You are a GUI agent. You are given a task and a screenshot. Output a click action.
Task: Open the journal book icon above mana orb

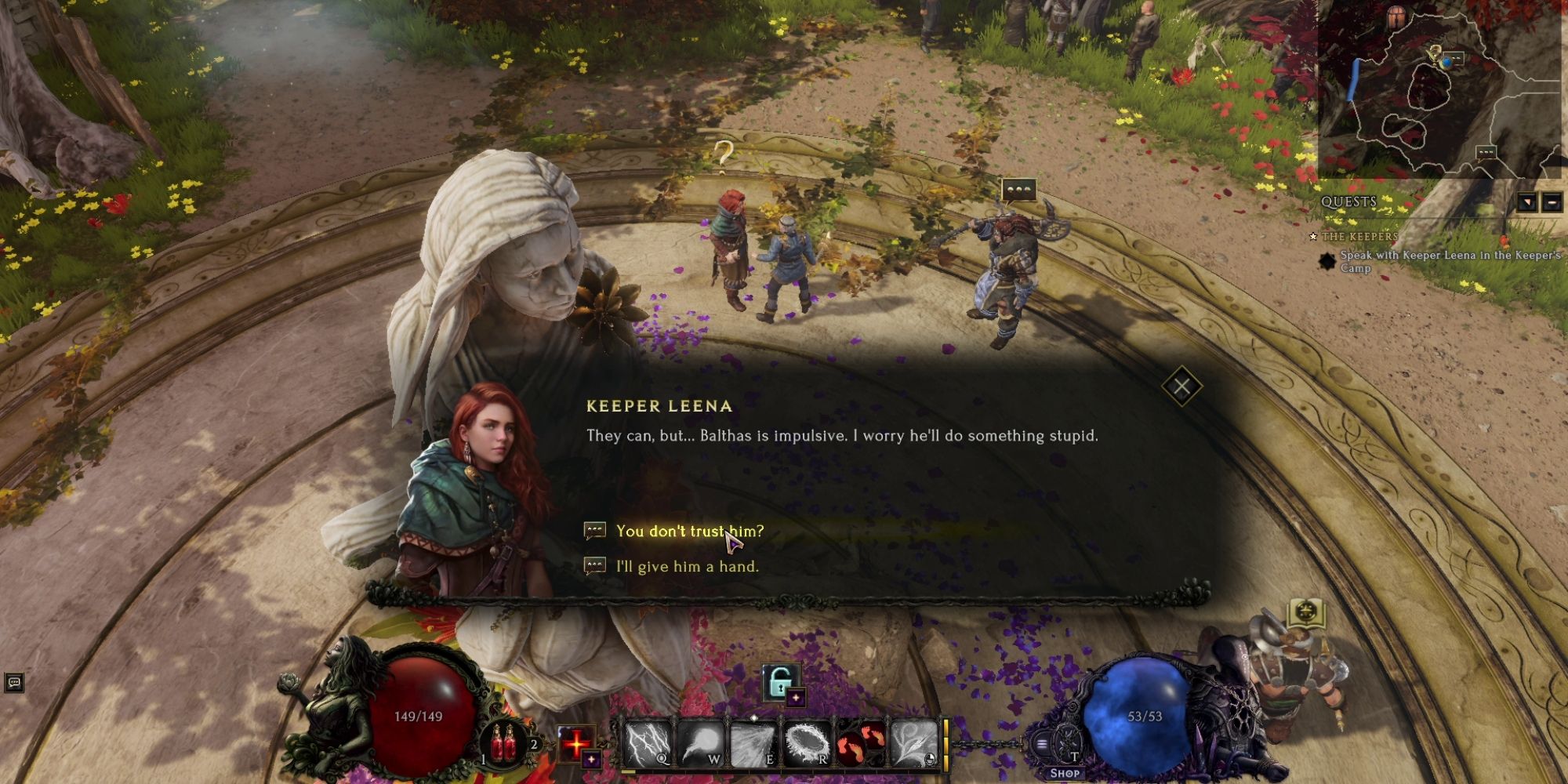(1305, 612)
